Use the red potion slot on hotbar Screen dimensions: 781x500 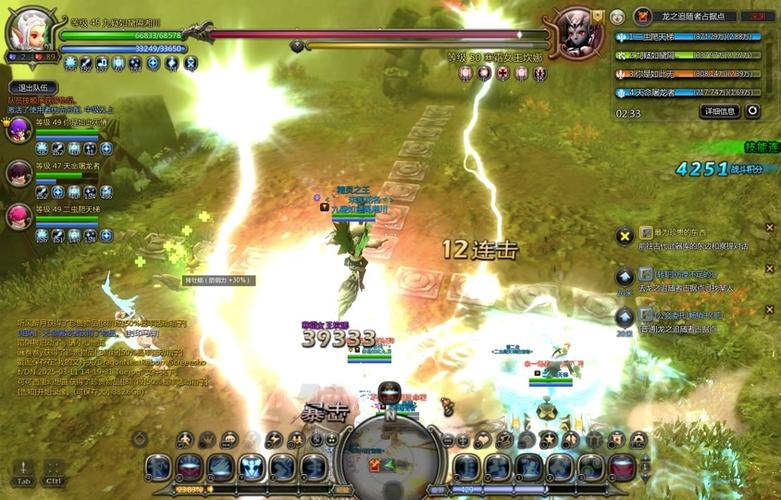(622, 466)
